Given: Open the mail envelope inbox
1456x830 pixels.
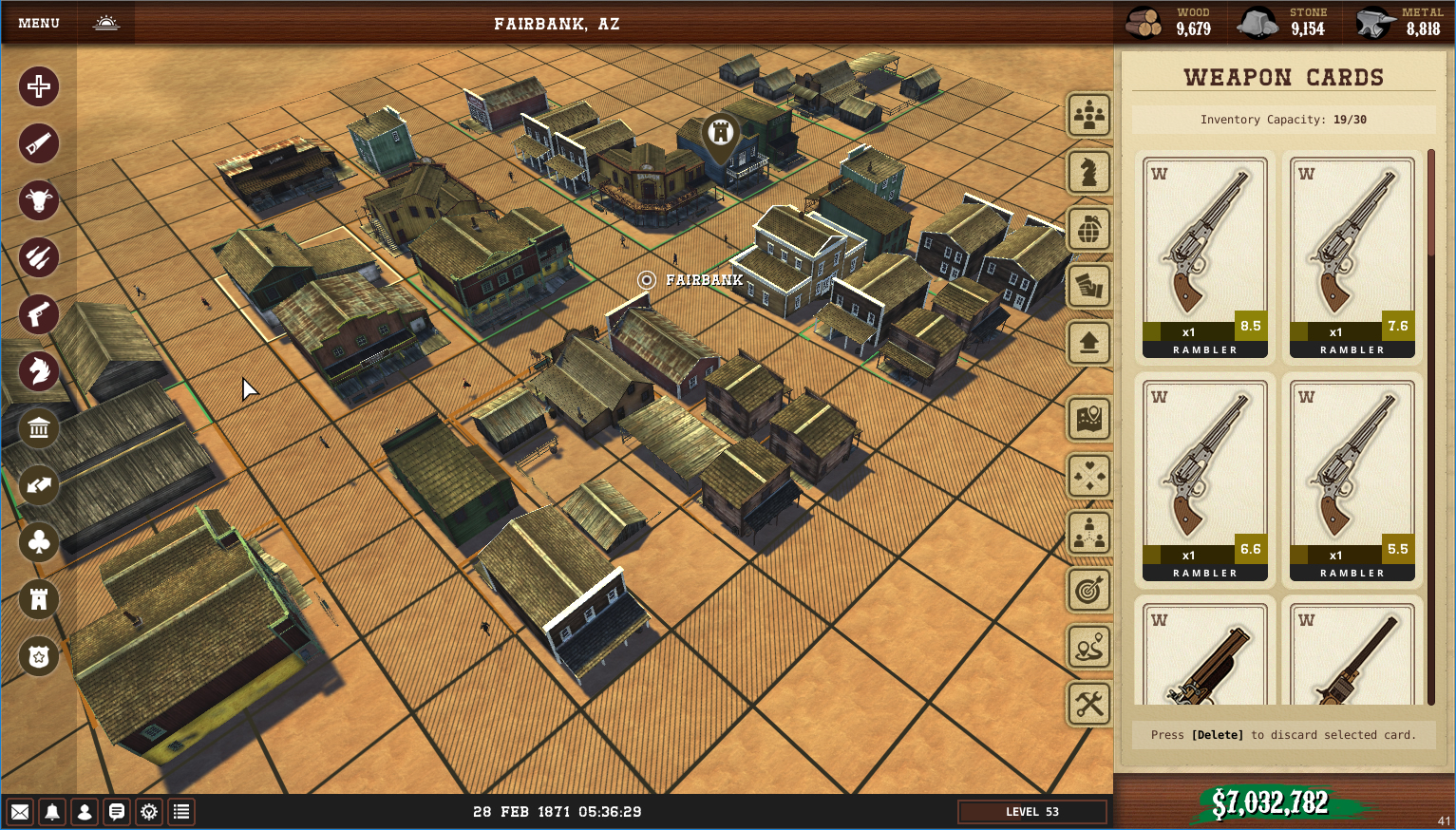Looking at the screenshot, I should pos(20,812).
